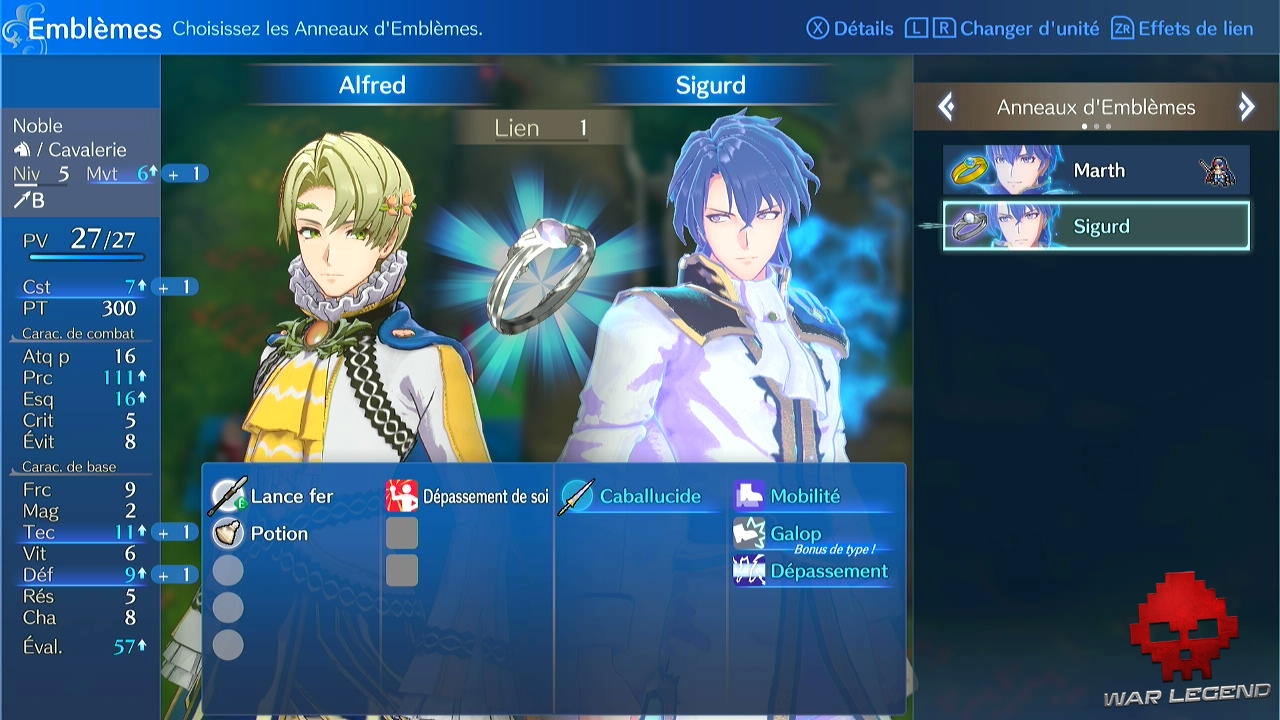The image size is (1280, 720).
Task: Select the Lance fer spear icon
Action: click(x=228, y=495)
